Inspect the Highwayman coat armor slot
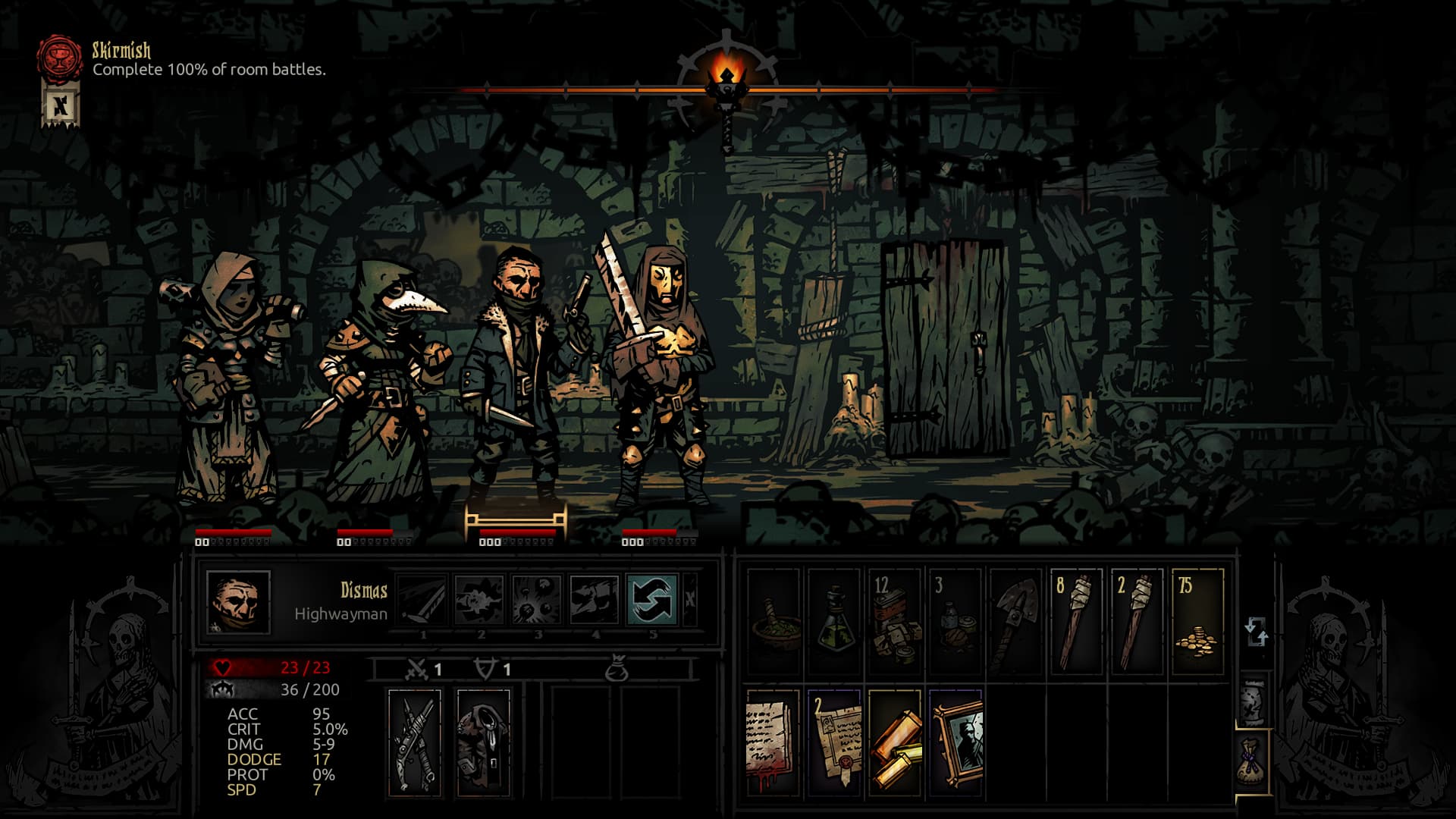 coord(484,742)
